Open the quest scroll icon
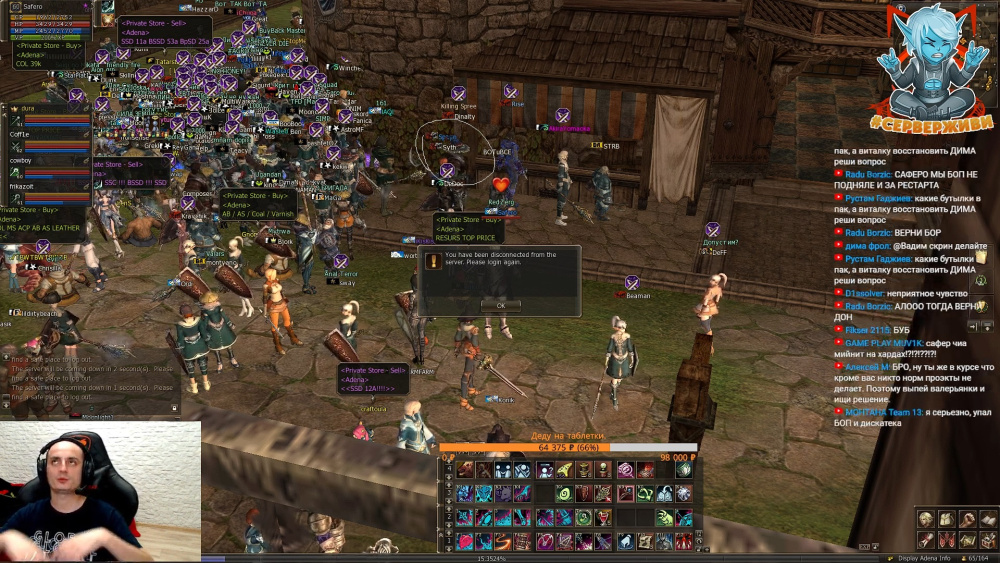Screen dimensions: 1000x563 (926, 540)
